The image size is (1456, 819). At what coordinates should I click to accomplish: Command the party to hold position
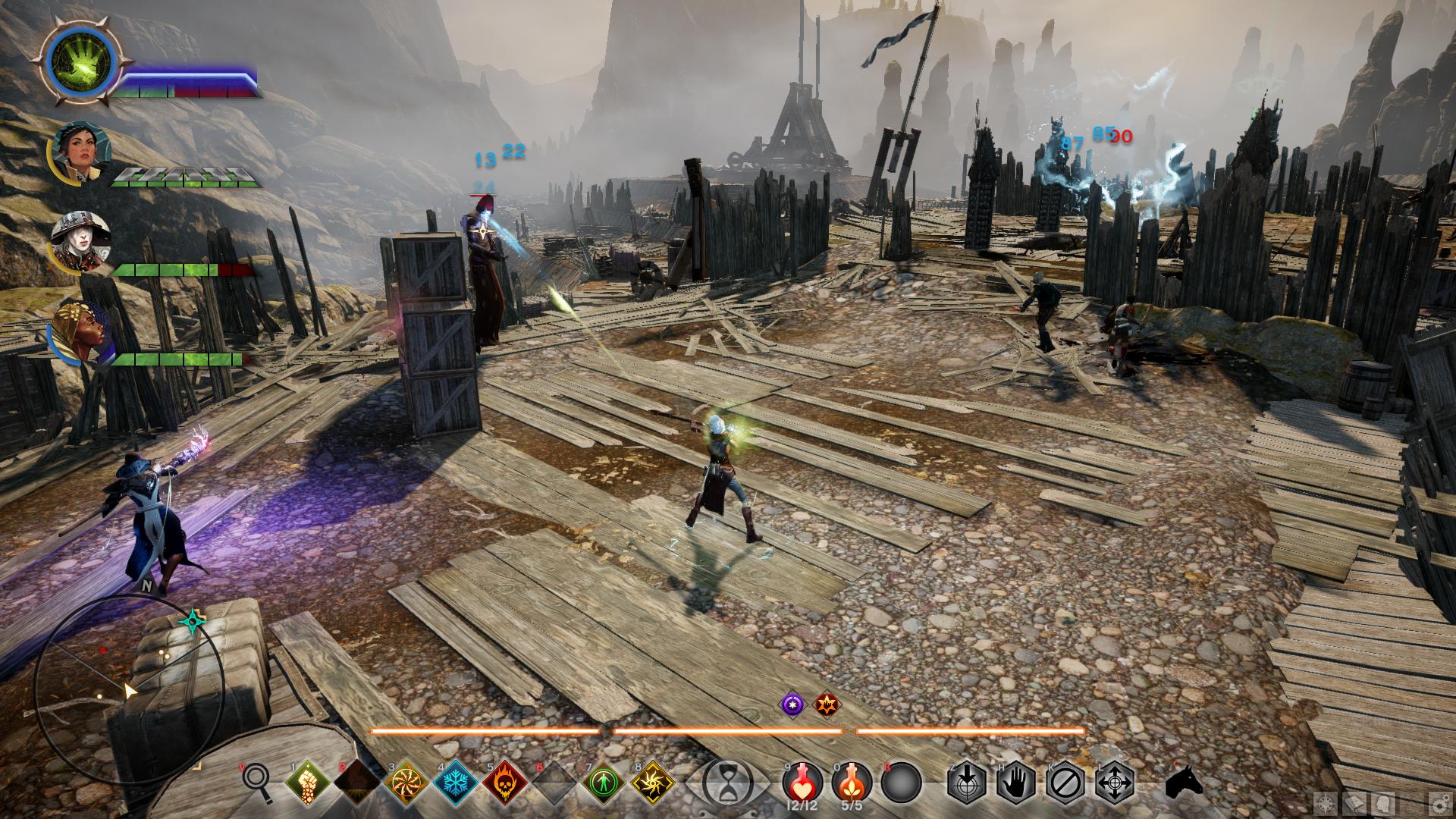tap(1016, 781)
